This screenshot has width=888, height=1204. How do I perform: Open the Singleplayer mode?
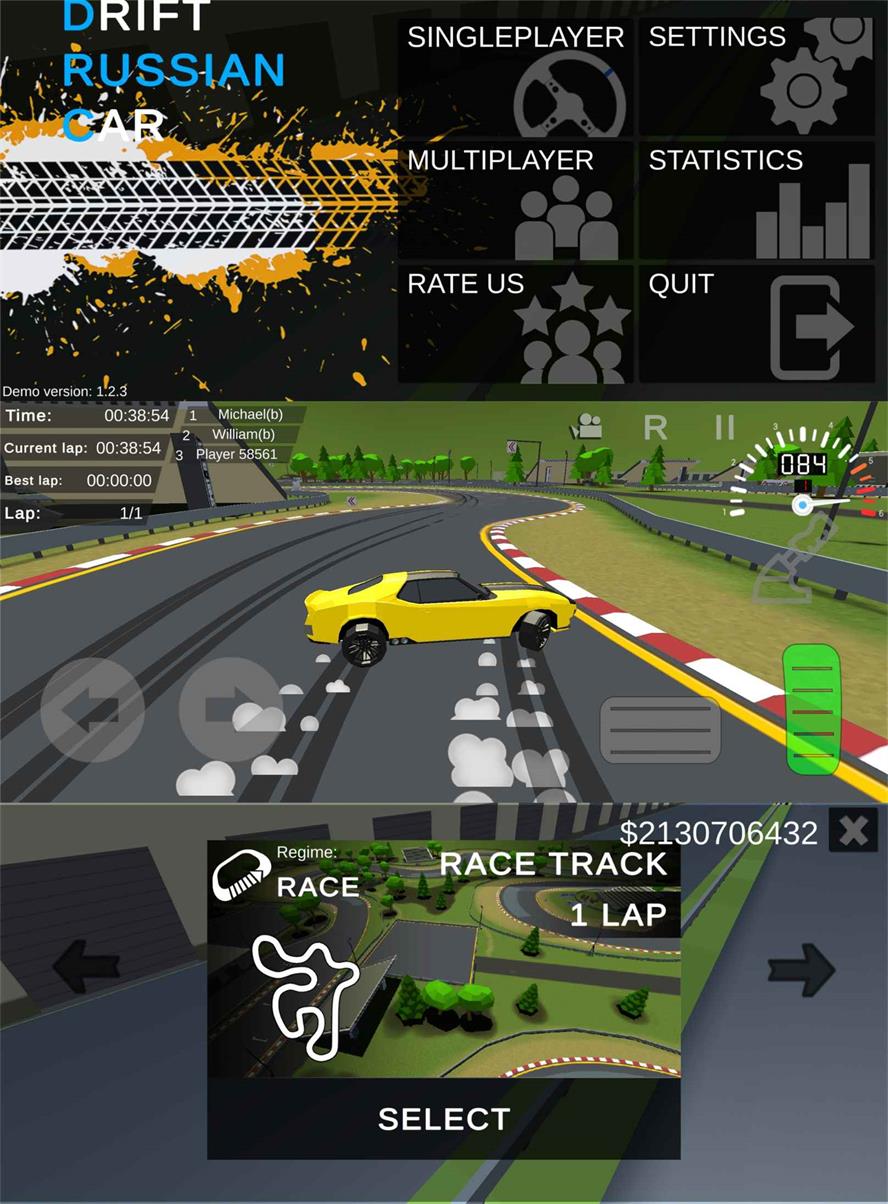pos(516,77)
